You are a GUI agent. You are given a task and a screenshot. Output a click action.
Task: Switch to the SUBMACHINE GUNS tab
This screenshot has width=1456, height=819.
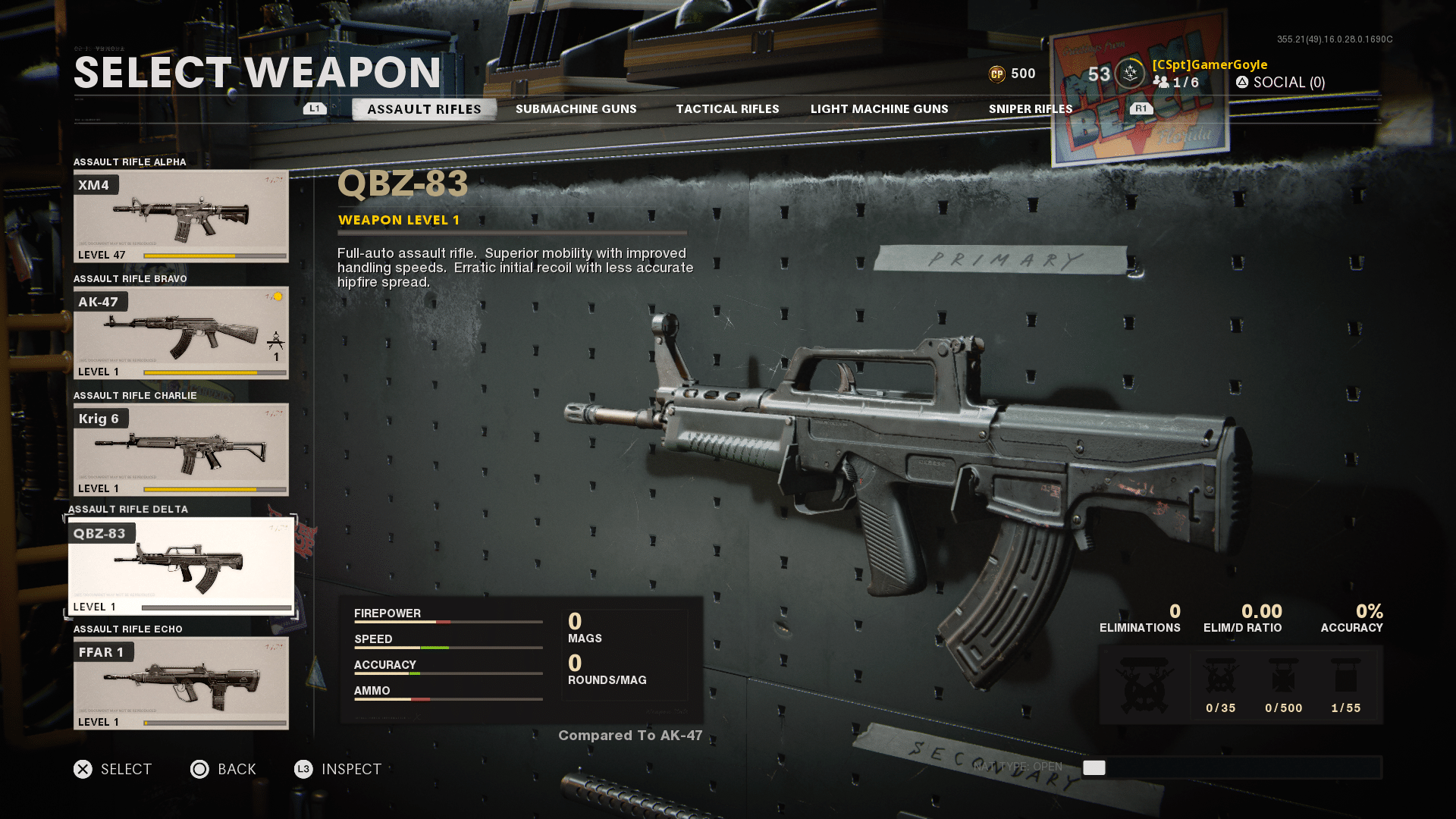[576, 108]
